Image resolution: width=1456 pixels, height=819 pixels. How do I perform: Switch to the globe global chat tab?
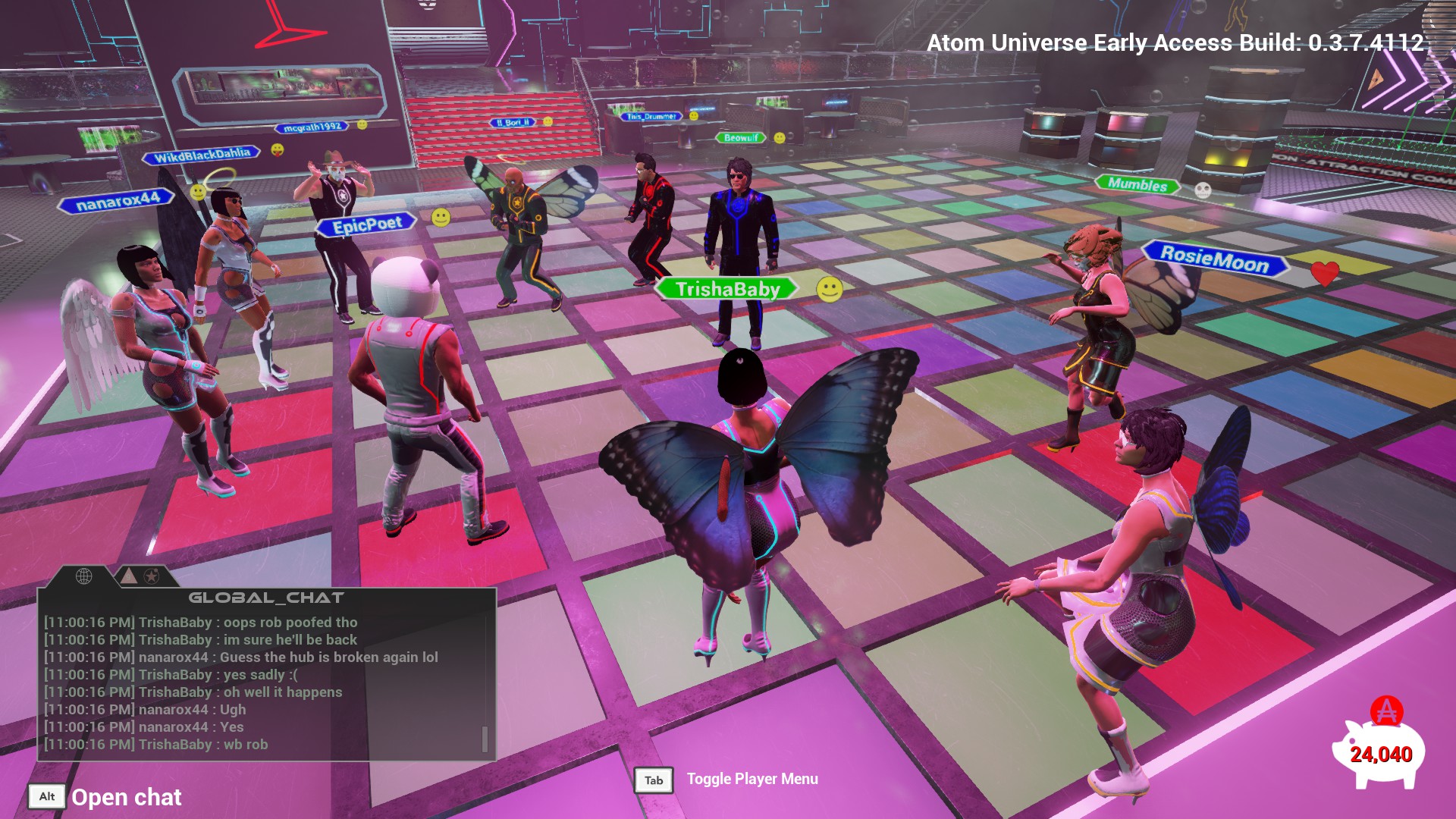pyautogui.click(x=84, y=576)
